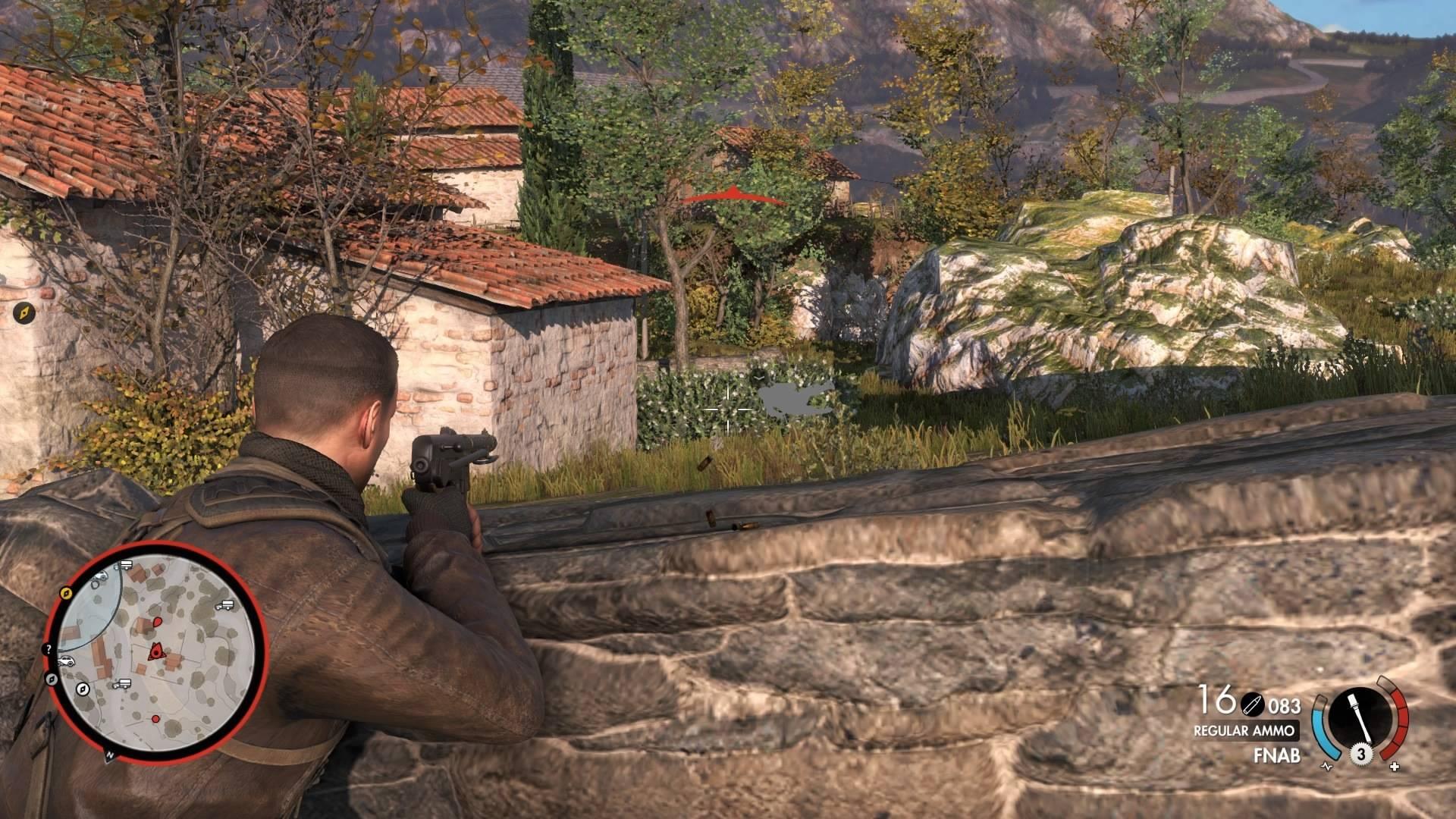Choose the FNAB weapon label
This screenshot has height=819, width=1456.
1277,755
